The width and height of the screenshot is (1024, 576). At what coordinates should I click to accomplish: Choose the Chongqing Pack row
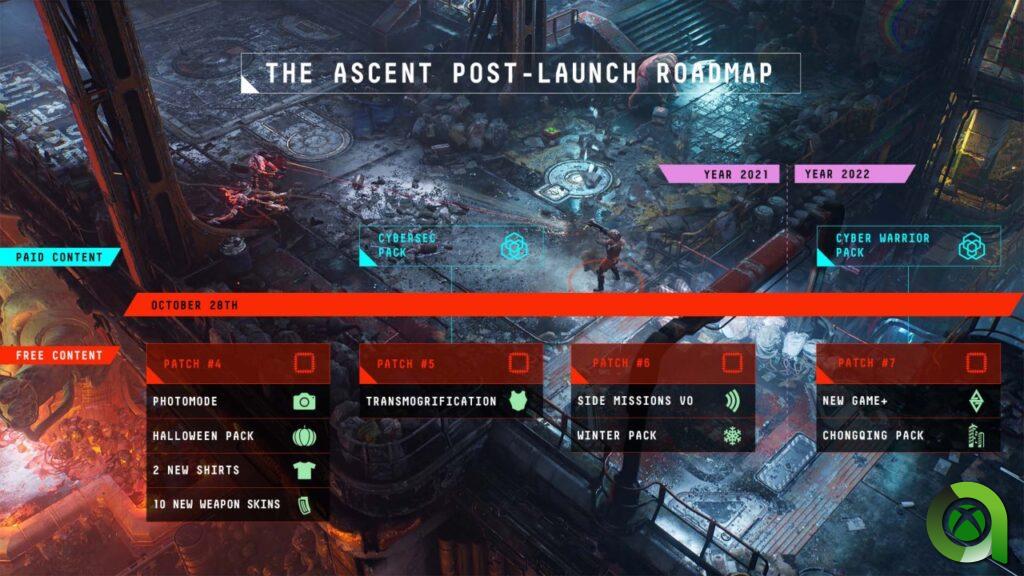click(x=908, y=436)
